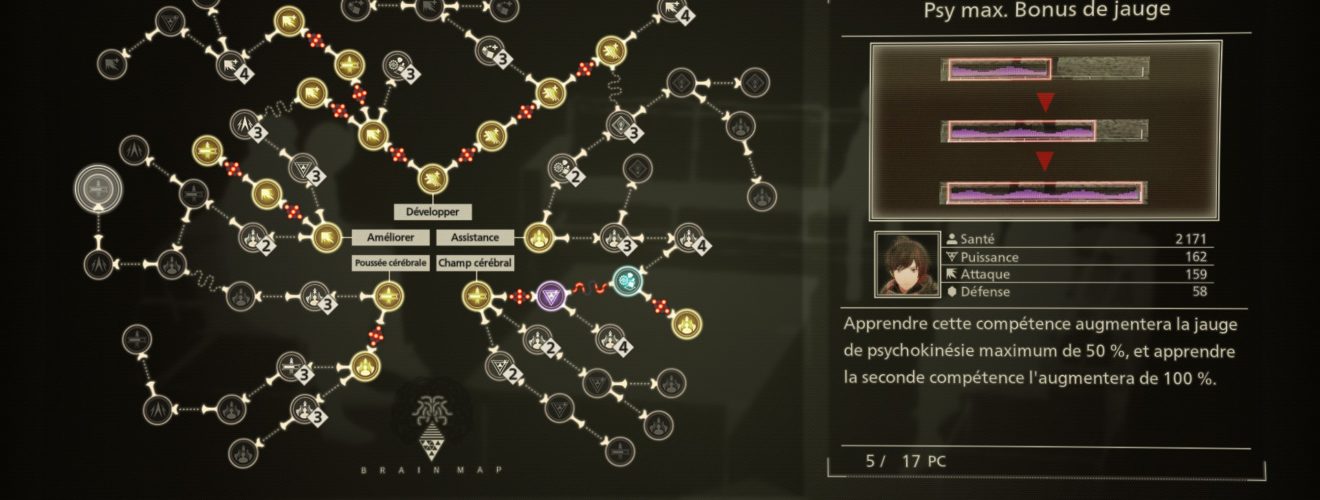This screenshot has height=500, width=1320.
Task: Click the character portrait in the stats panel
Action: pyautogui.click(x=905, y=265)
